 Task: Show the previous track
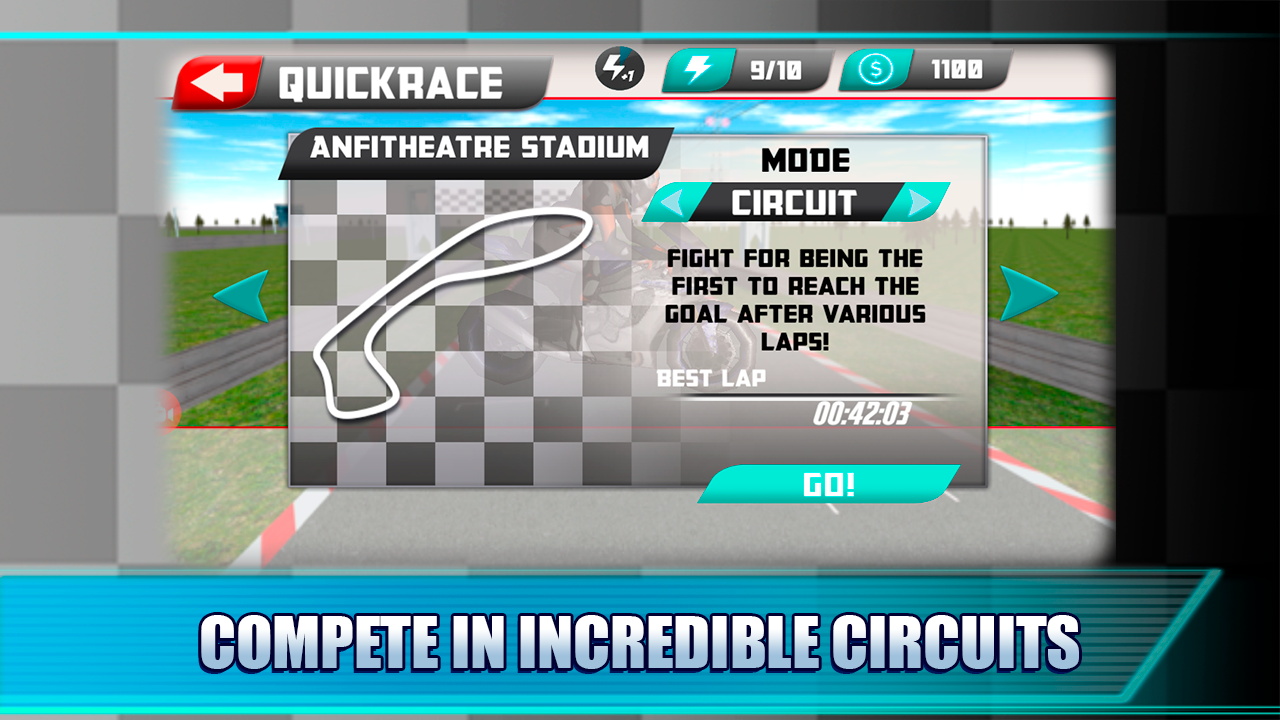pyautogui.click(x=241, y=296)
